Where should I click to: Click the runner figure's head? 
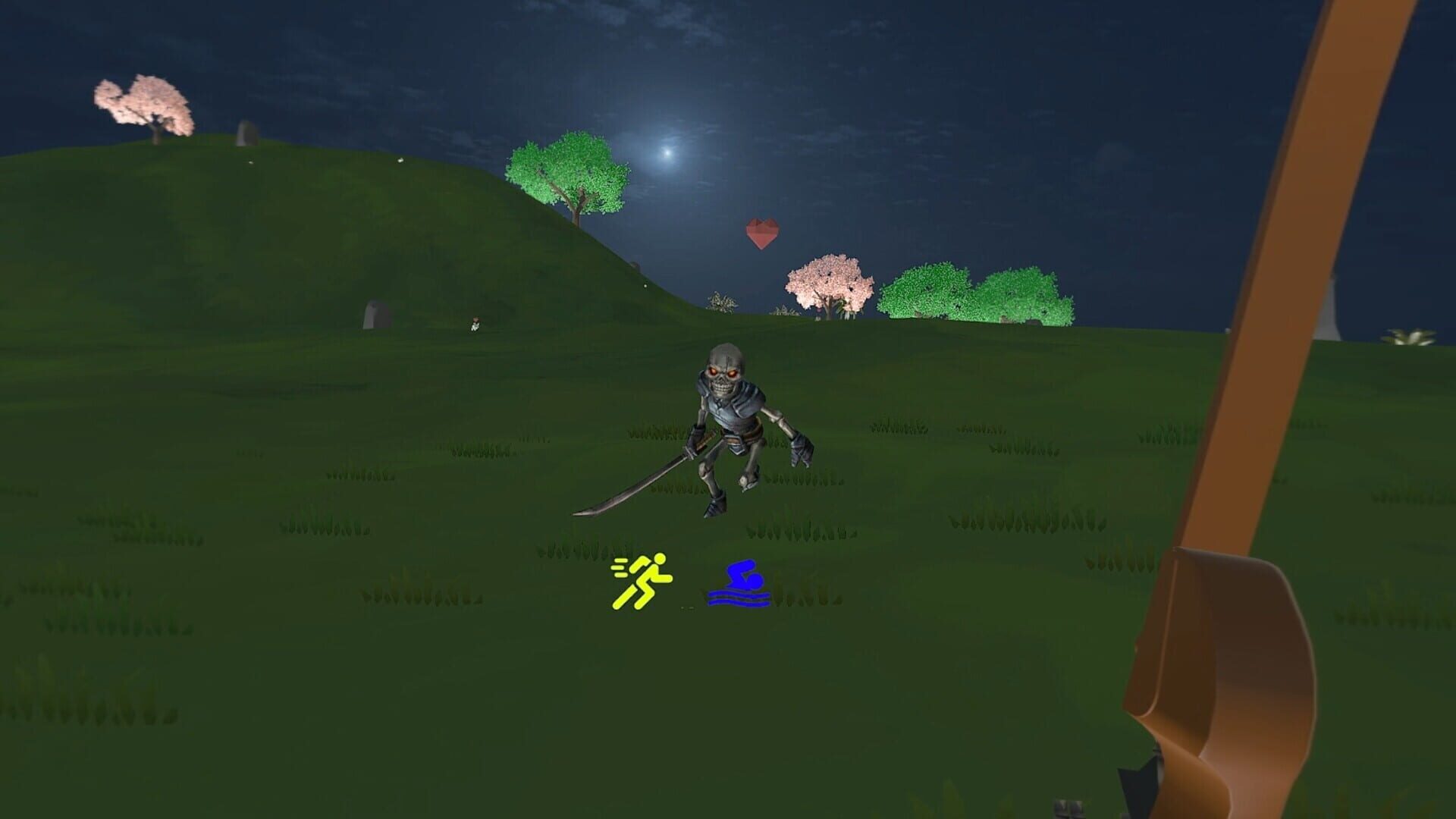pos(658,557)
